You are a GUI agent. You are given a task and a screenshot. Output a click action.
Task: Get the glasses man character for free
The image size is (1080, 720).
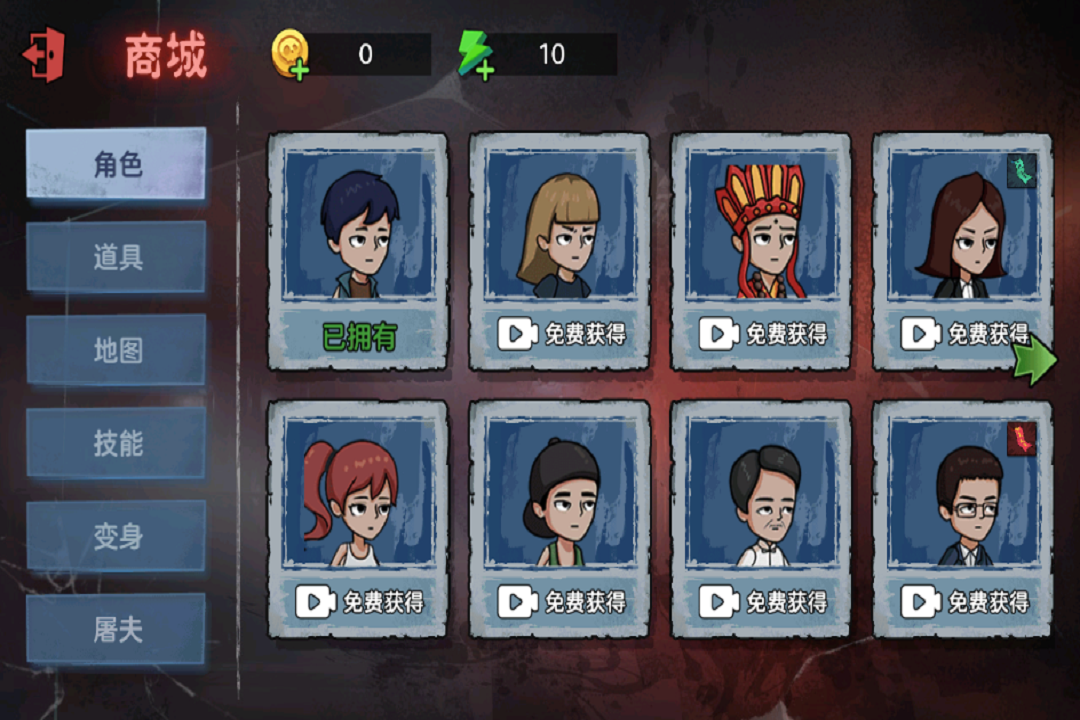pyautogui.click(x=963, y=602)
